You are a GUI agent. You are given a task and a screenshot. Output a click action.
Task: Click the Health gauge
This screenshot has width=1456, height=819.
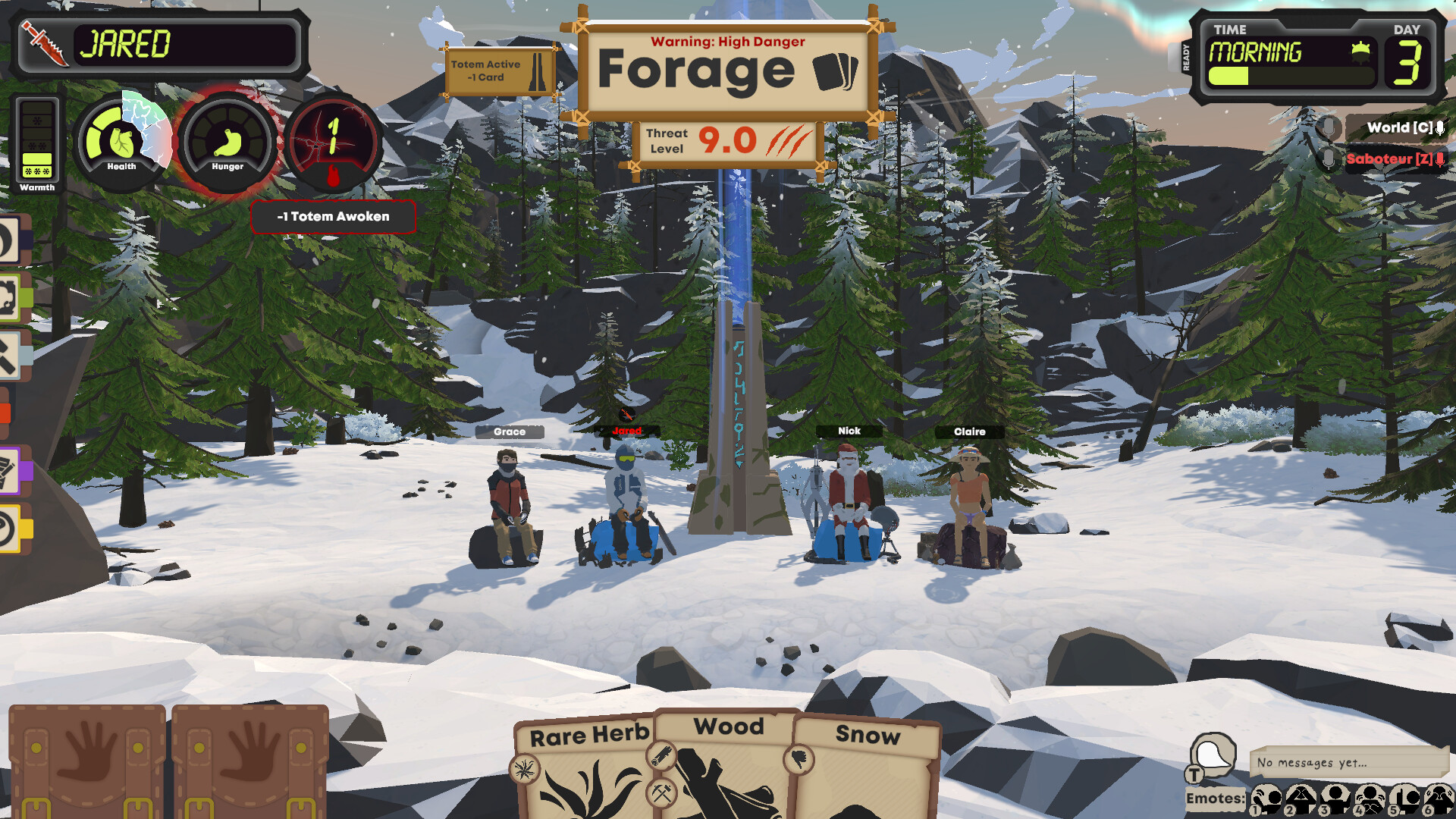pos(121,140)
